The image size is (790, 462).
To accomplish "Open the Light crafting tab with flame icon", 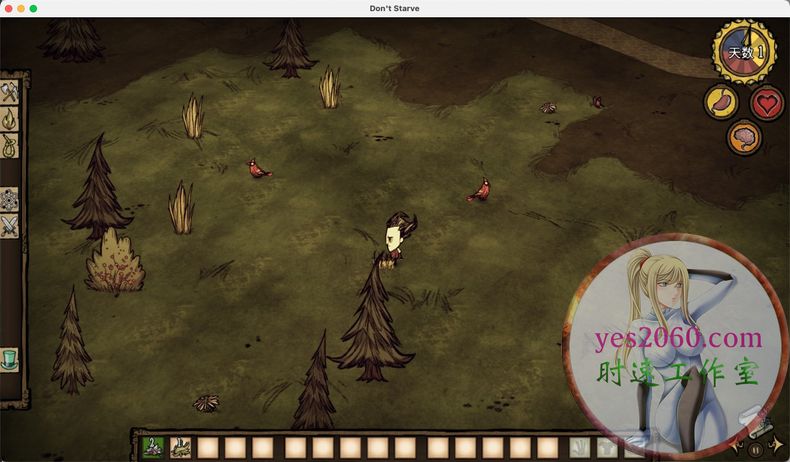I will coord(10,119).
